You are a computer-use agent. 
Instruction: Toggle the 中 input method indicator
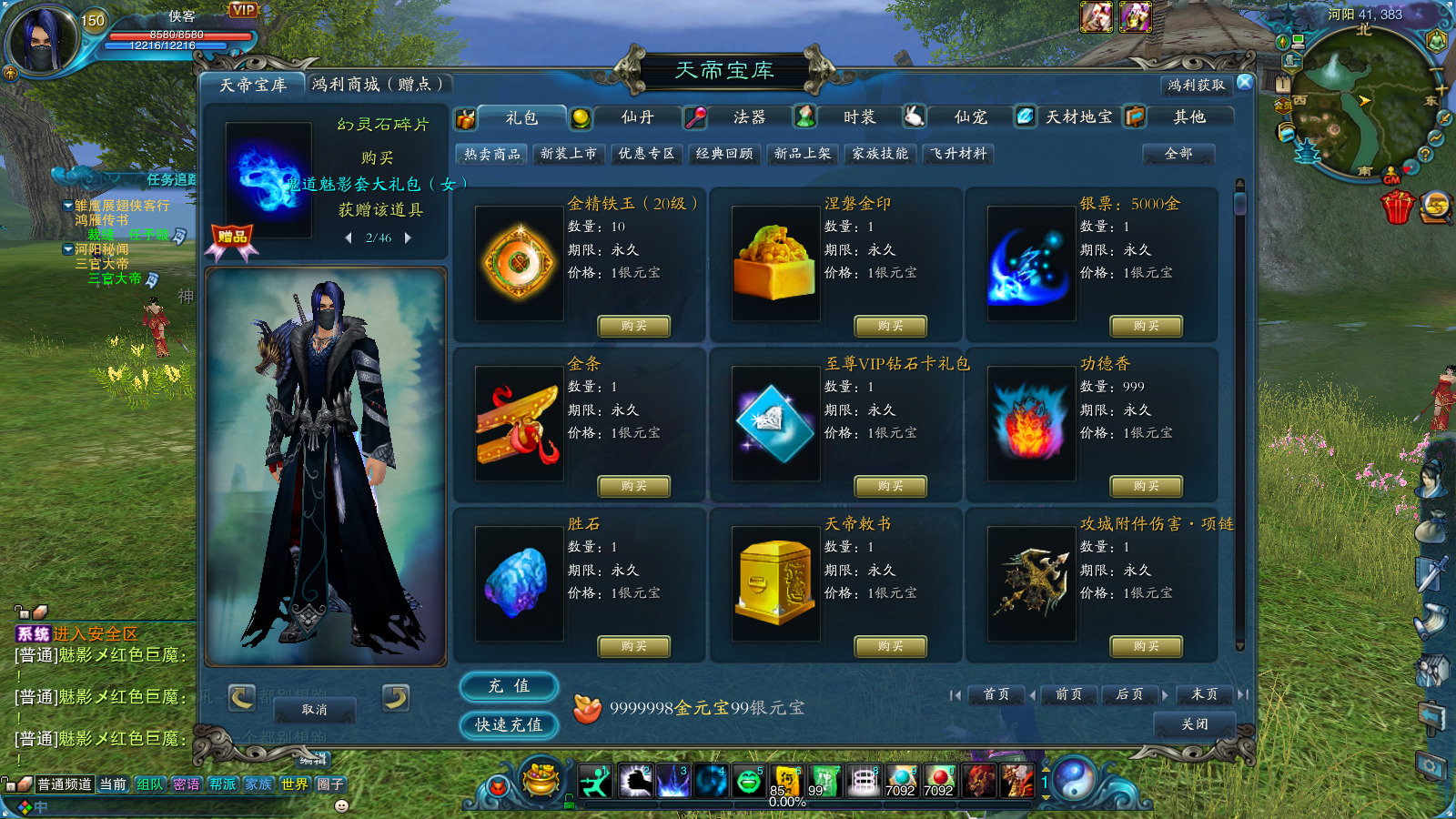click(40, 807)
